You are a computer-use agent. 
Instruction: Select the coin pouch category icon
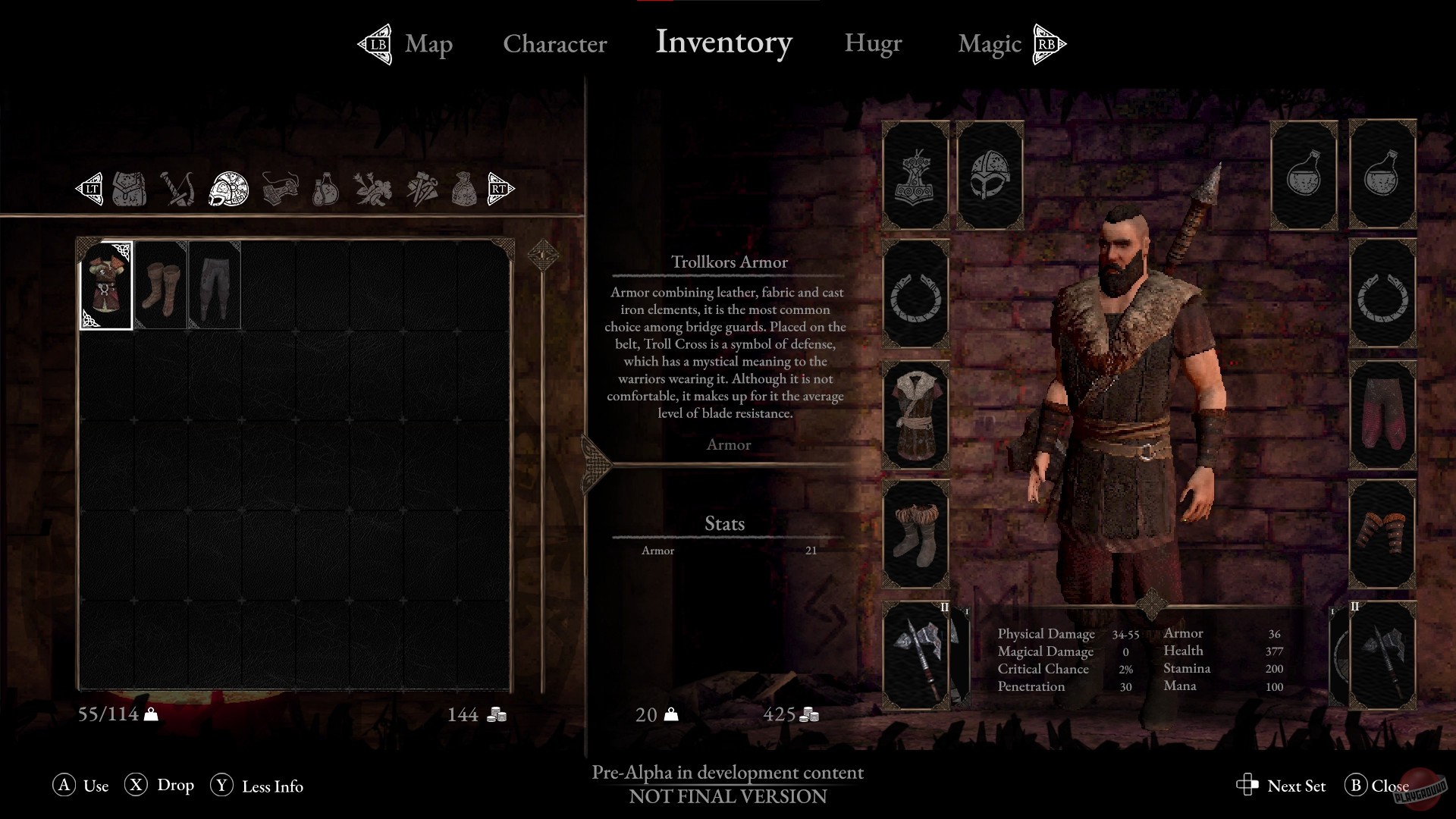click(x=466, y=190)
